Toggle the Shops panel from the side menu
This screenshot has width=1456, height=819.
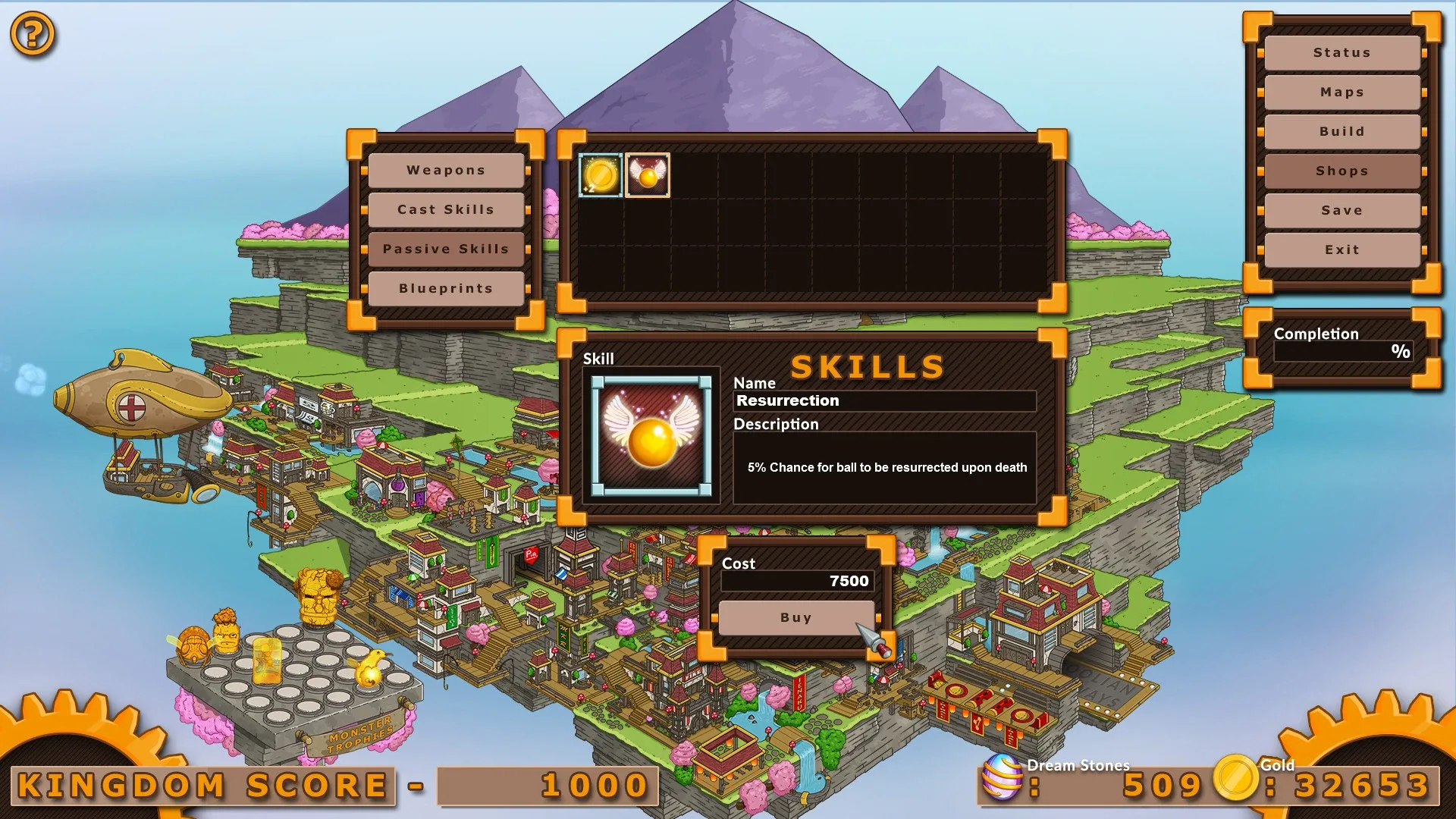(1341, 171)
